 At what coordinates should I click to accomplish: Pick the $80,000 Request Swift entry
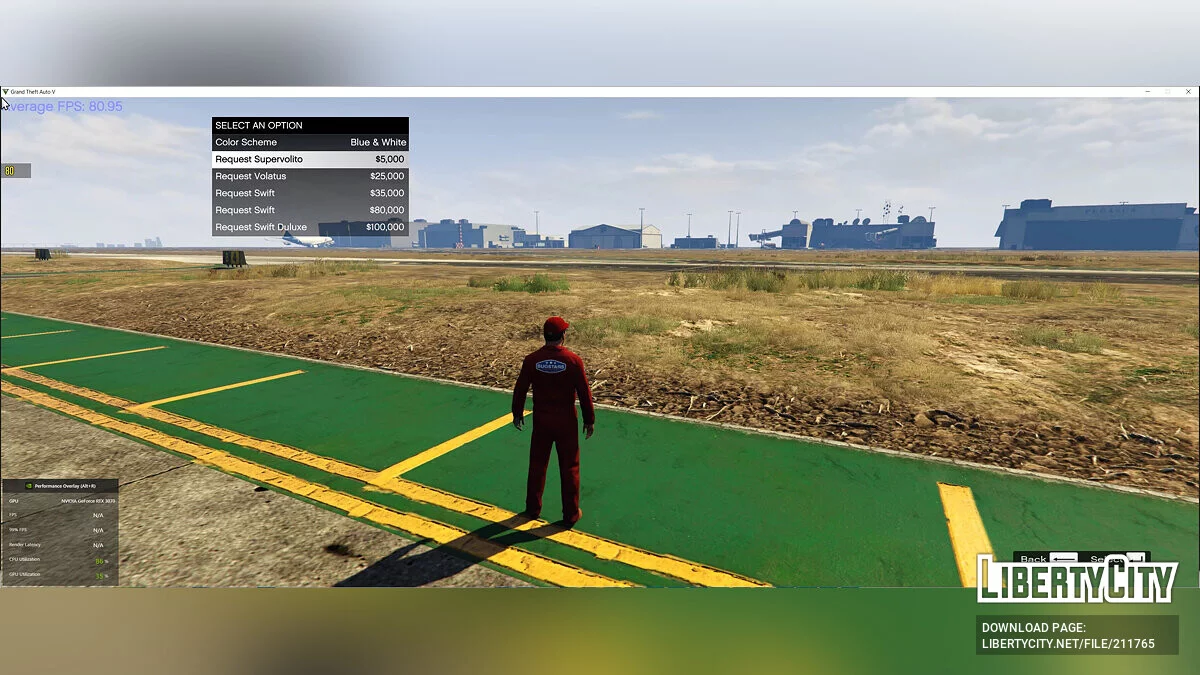(310, 211)
